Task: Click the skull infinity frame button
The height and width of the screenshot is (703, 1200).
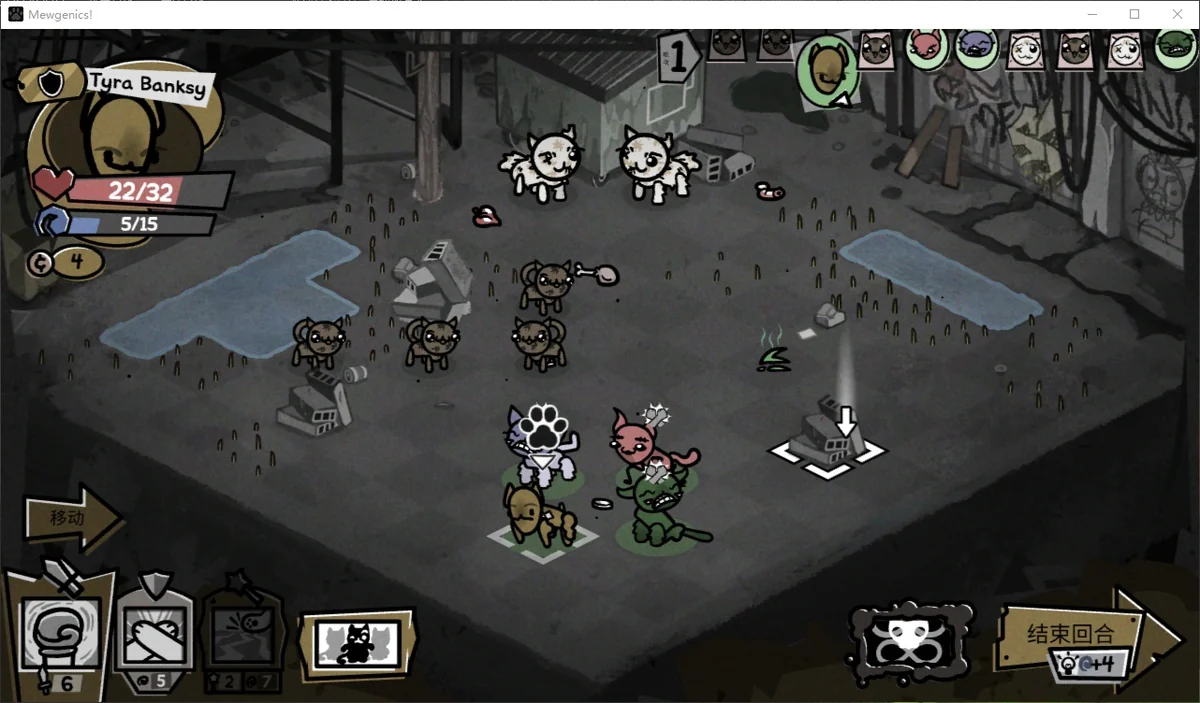Action: [x=910, y=642]
